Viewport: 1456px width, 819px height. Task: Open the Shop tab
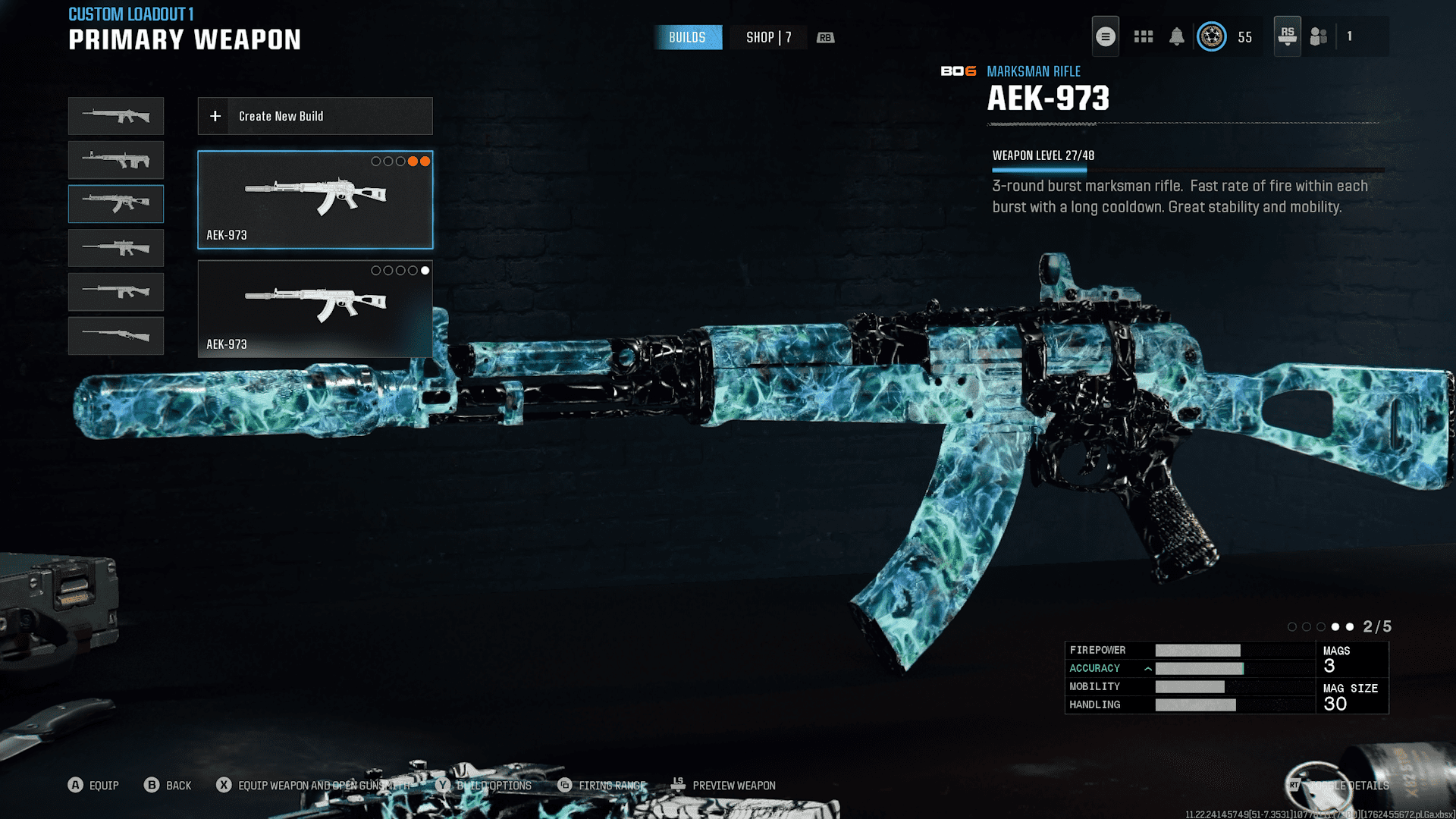pos(768,37)
